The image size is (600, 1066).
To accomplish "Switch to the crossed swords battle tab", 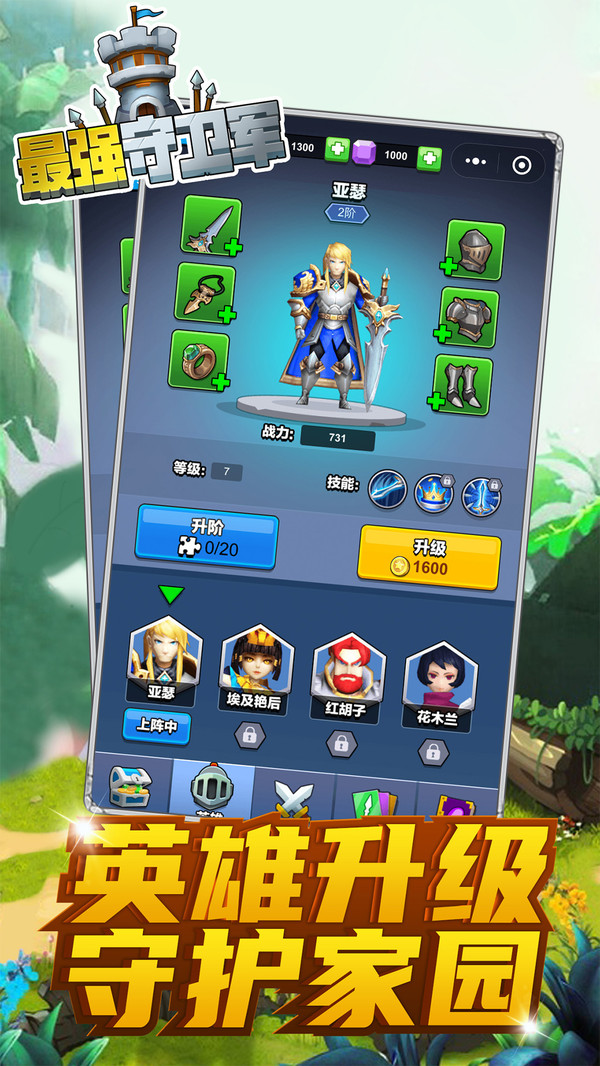I will pos(294,799).
